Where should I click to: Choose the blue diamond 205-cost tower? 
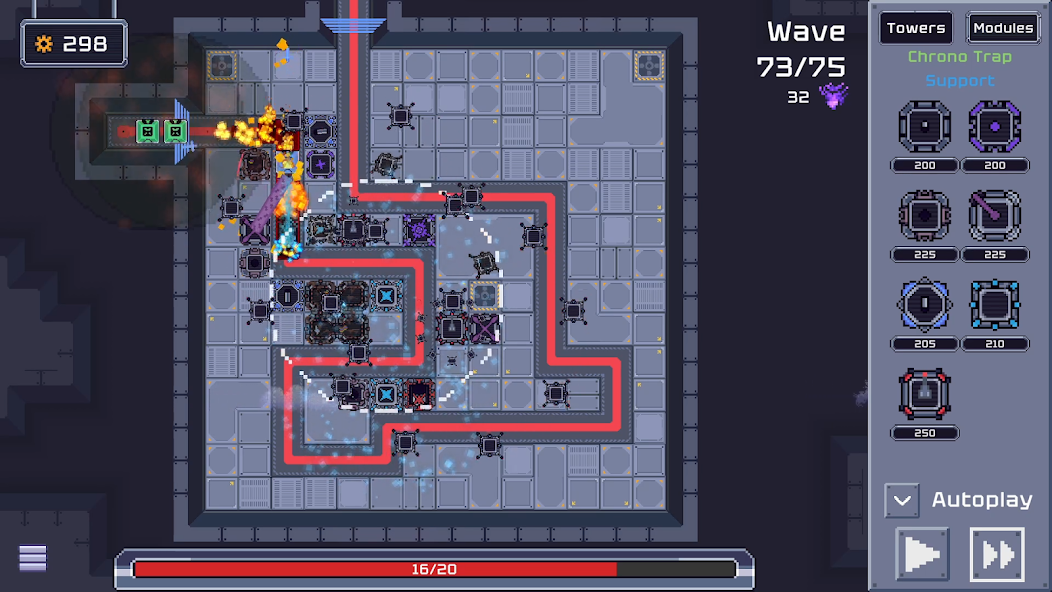(924, 305)
